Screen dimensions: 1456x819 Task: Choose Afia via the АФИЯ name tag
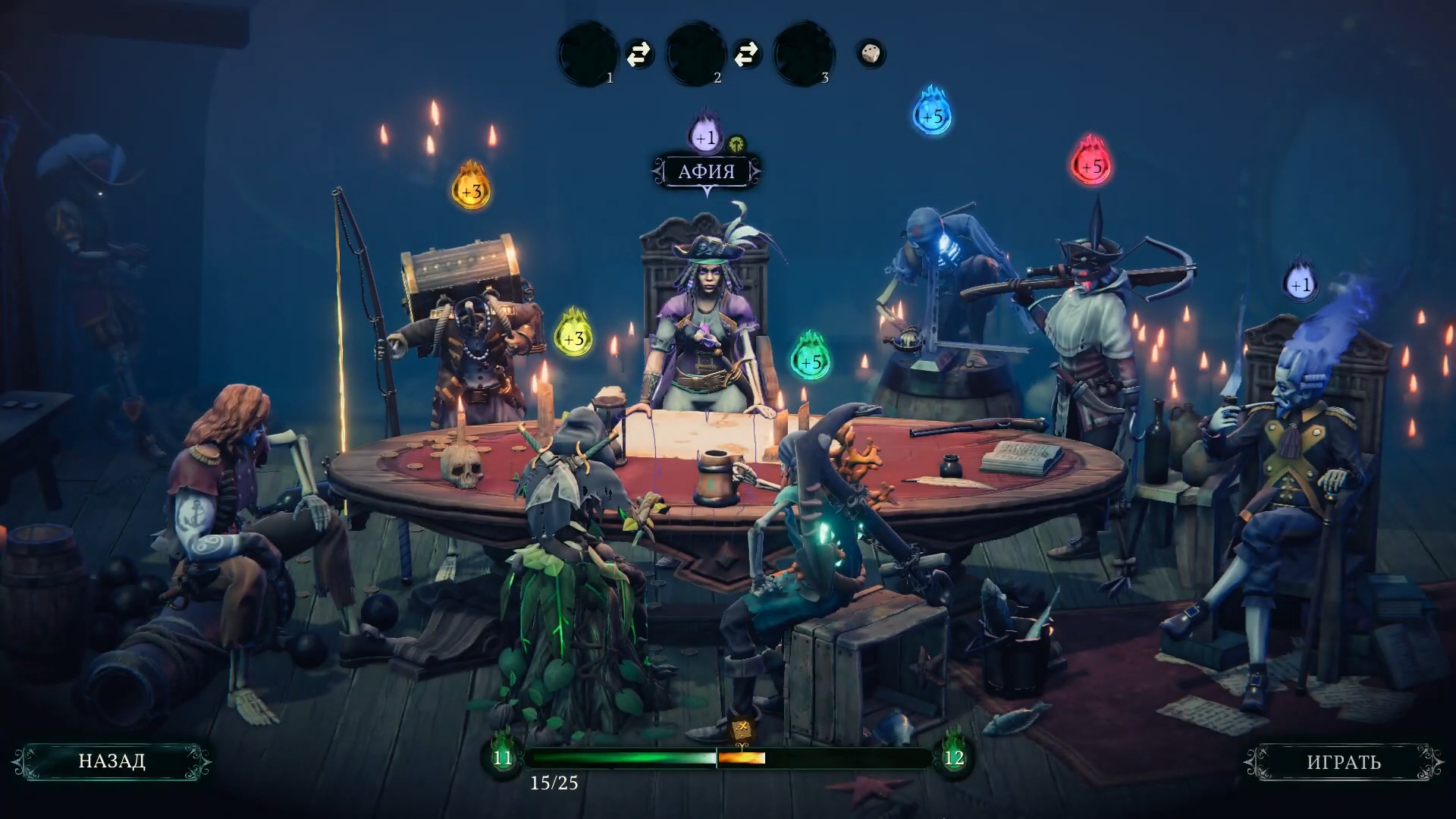click(706, 171)
